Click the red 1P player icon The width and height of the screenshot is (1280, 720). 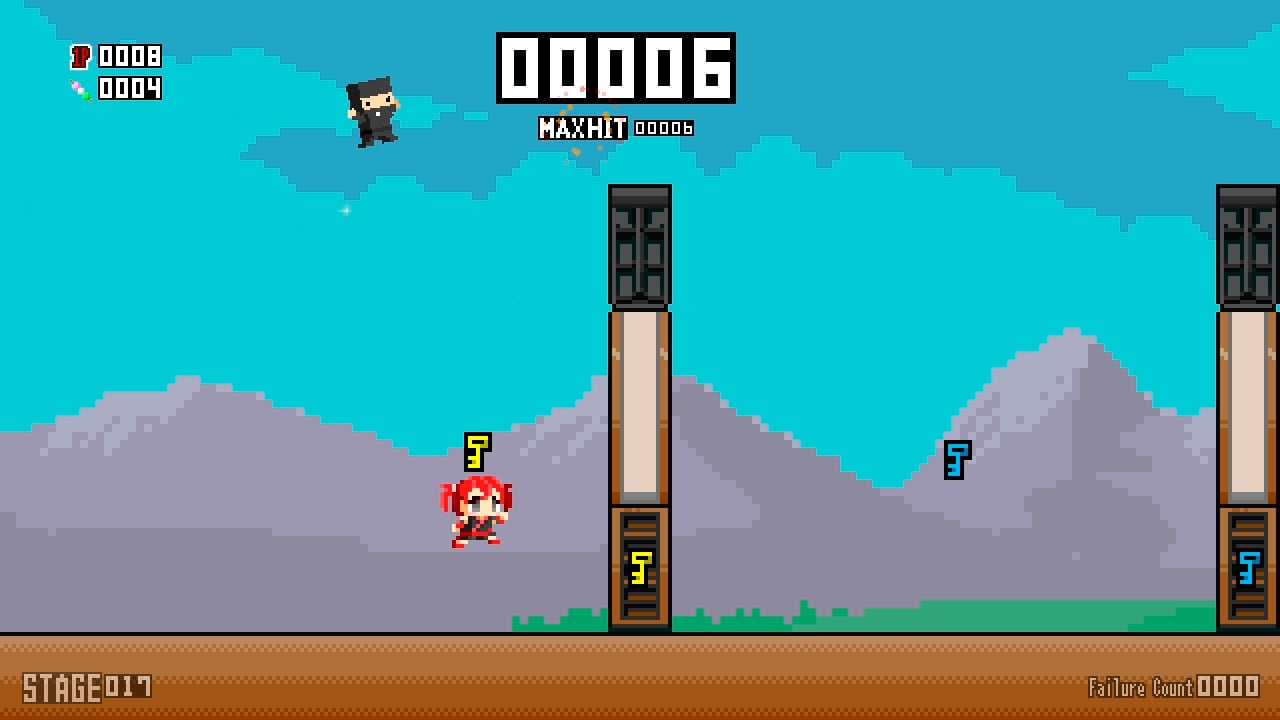click(x=83, y=58)
